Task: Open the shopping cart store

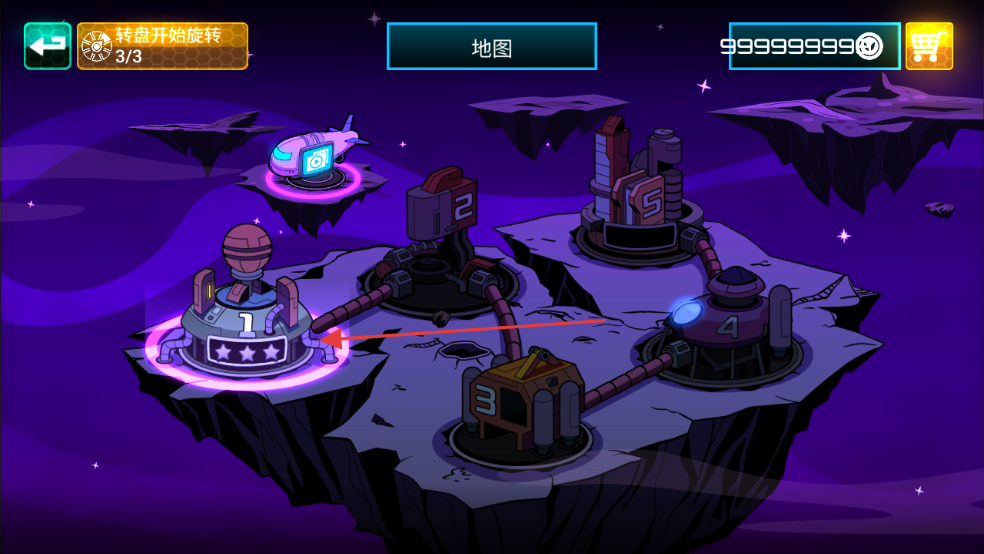Action: coord(929,46)
